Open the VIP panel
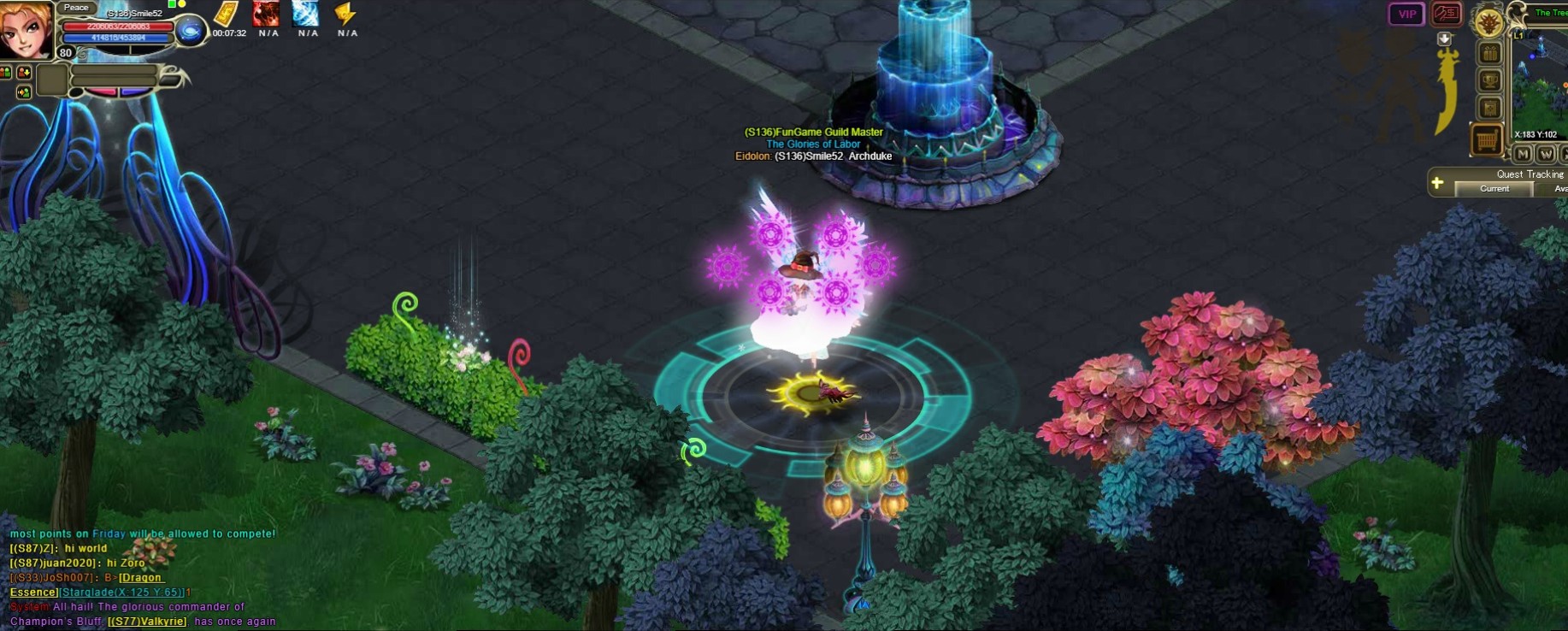The image size is (1568, 631). click(x=1406, y=14)
